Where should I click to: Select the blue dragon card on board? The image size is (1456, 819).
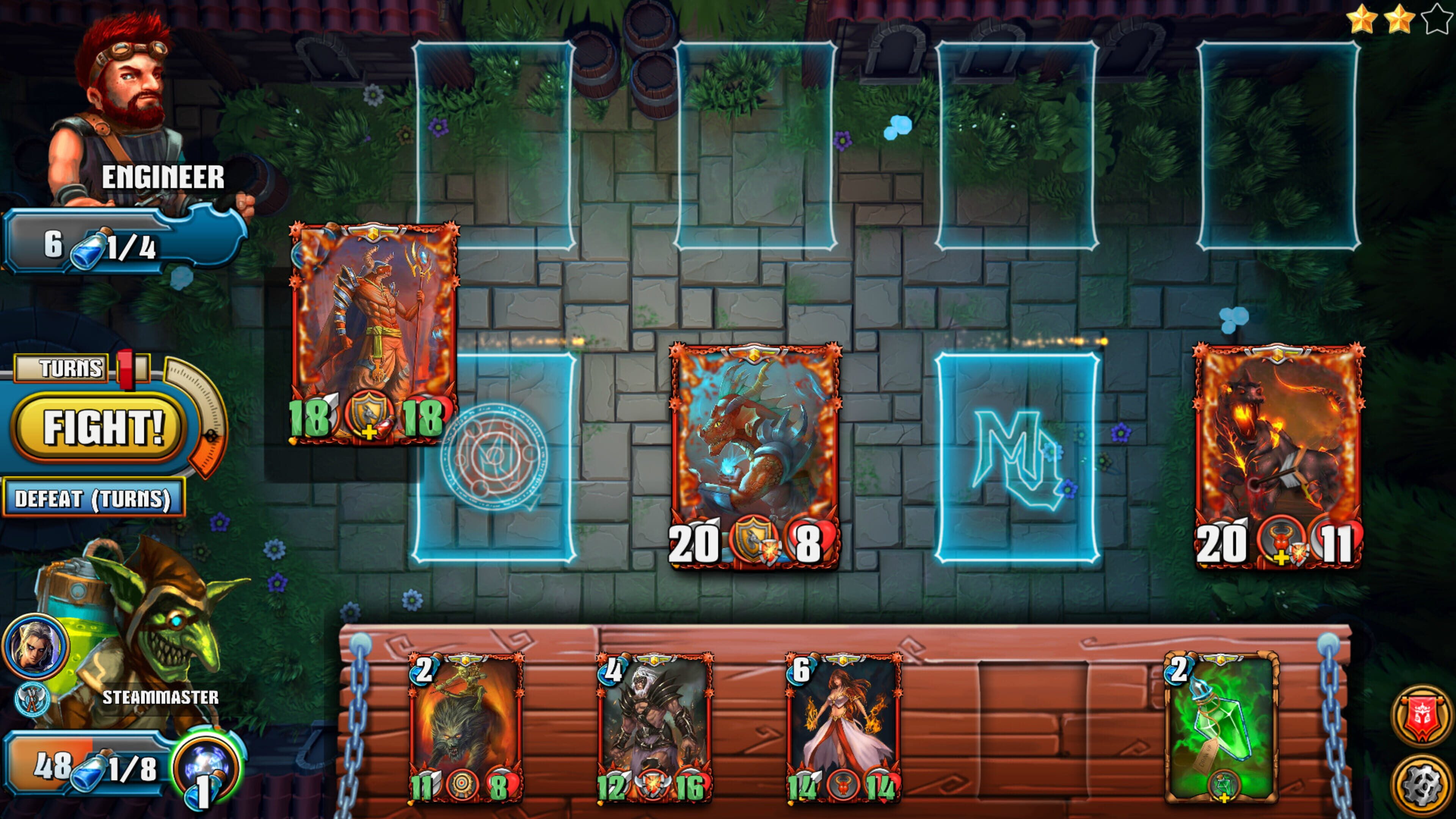coord(755,455)
